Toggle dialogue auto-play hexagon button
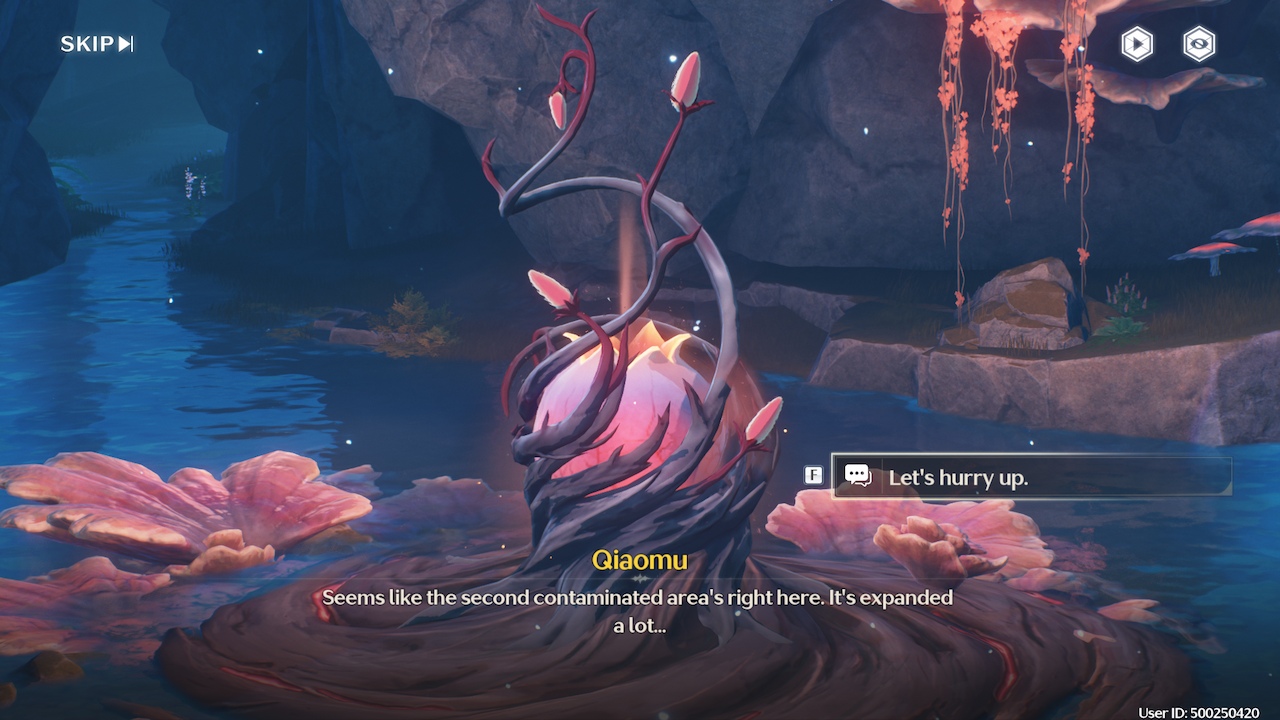The width and height of the screenshot is (1280, 720). (1137, 44)
